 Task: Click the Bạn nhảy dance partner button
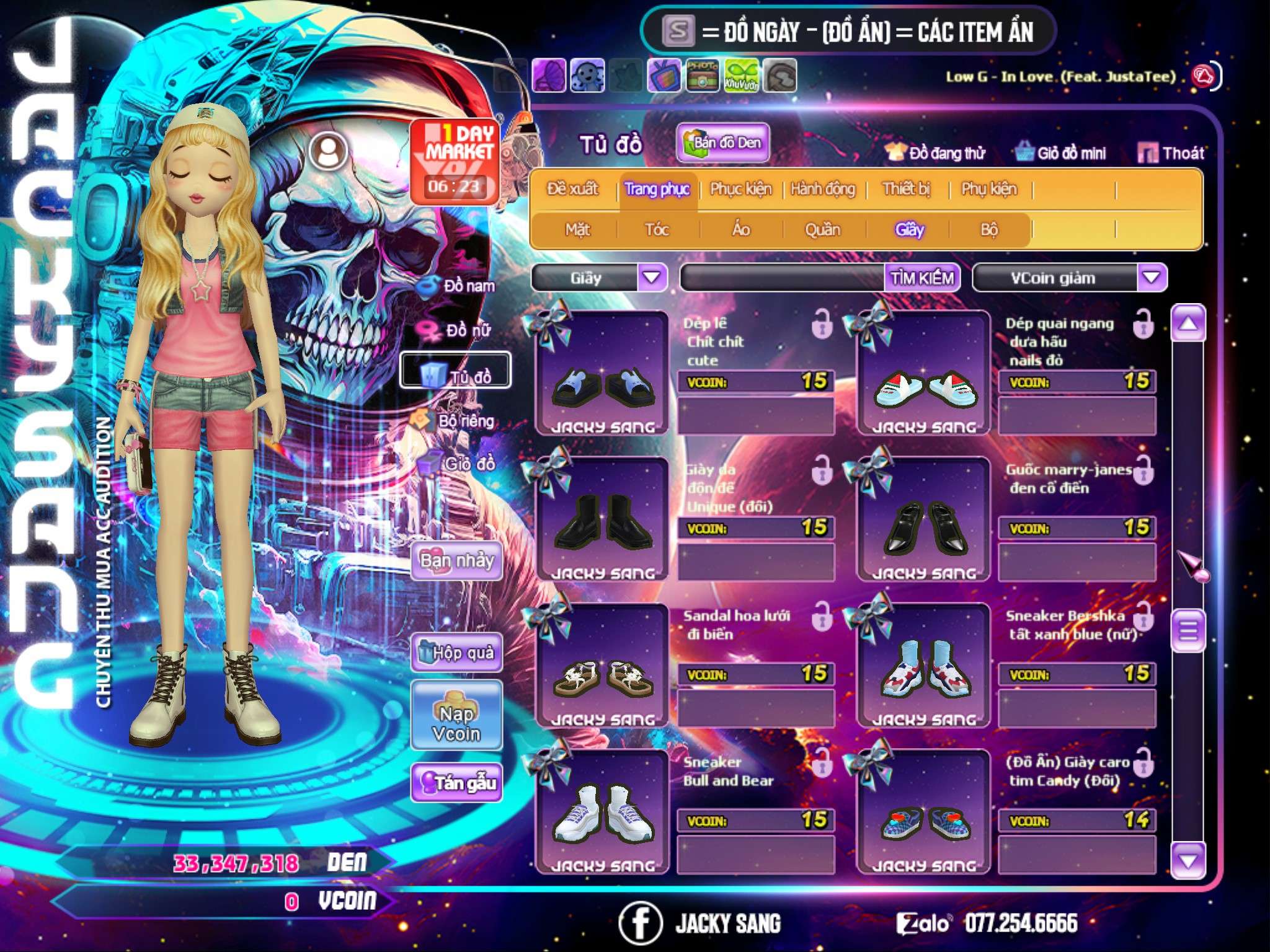(457, 561)
